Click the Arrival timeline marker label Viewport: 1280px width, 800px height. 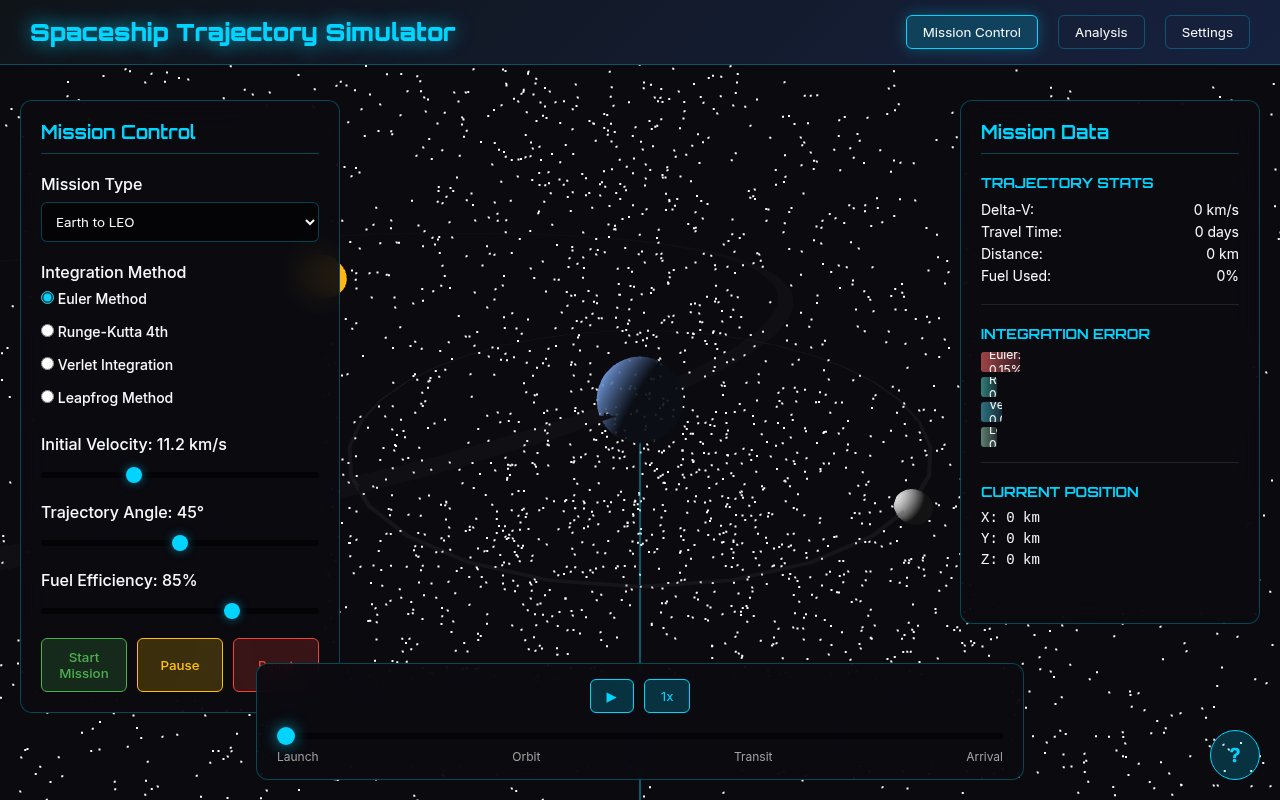pos(985,757)
